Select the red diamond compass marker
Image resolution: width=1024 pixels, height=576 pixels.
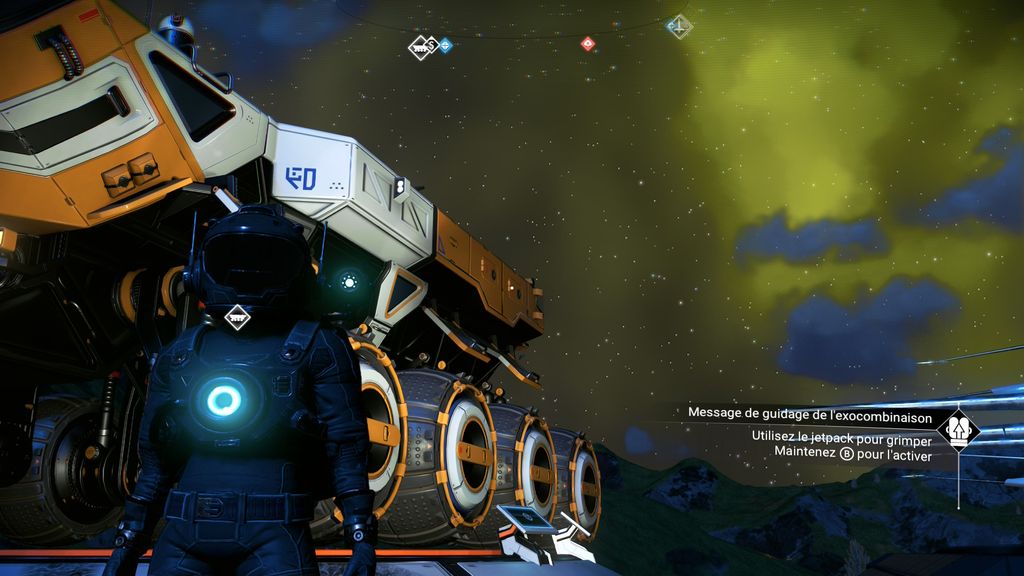tap(587, 43)
